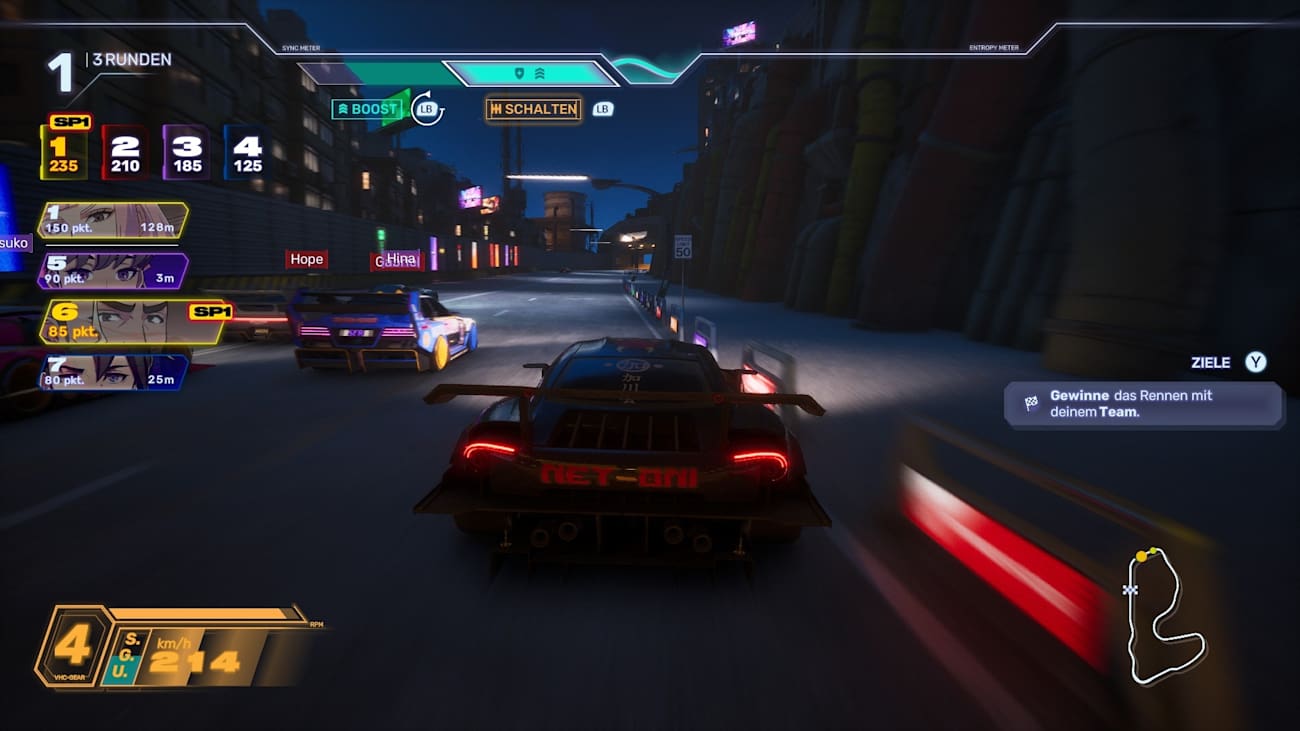
Task: Select the yellow team tile with 235 points
Action: pos(63,153)
